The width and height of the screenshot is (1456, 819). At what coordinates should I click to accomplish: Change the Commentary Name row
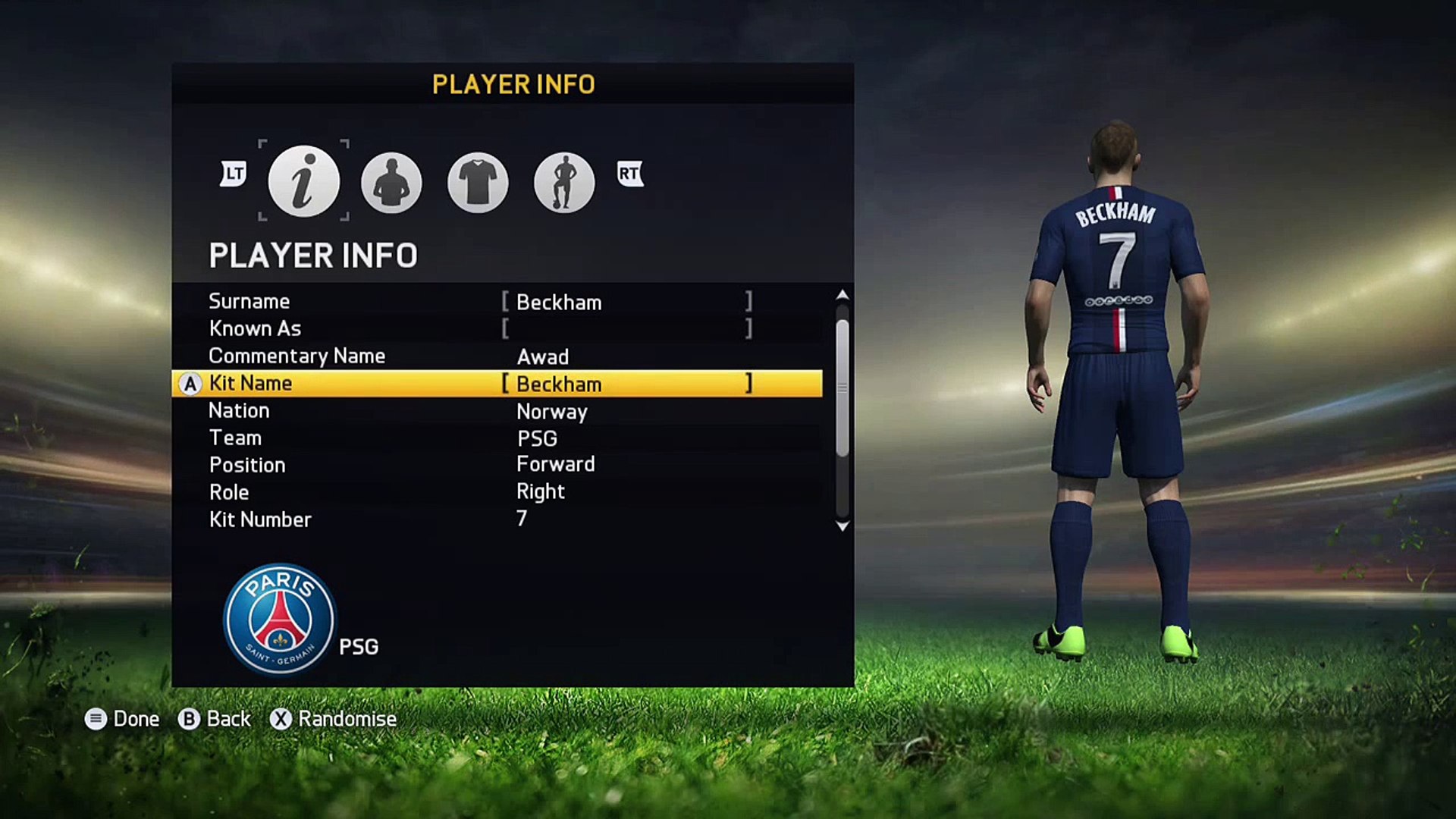pyautogui.click(x=497, y=356)
